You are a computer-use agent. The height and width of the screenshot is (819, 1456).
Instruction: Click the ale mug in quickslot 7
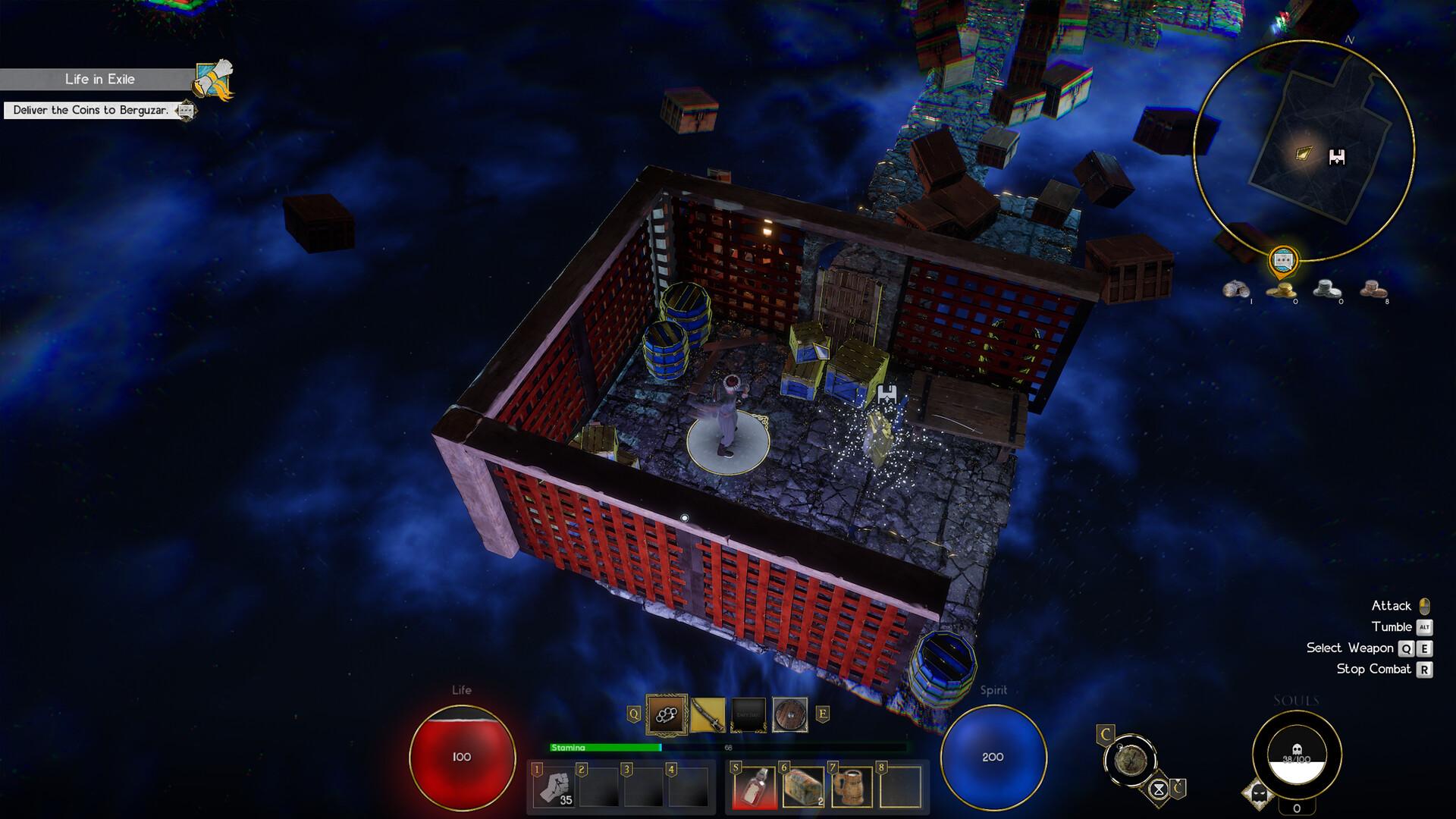coord(851,789)
